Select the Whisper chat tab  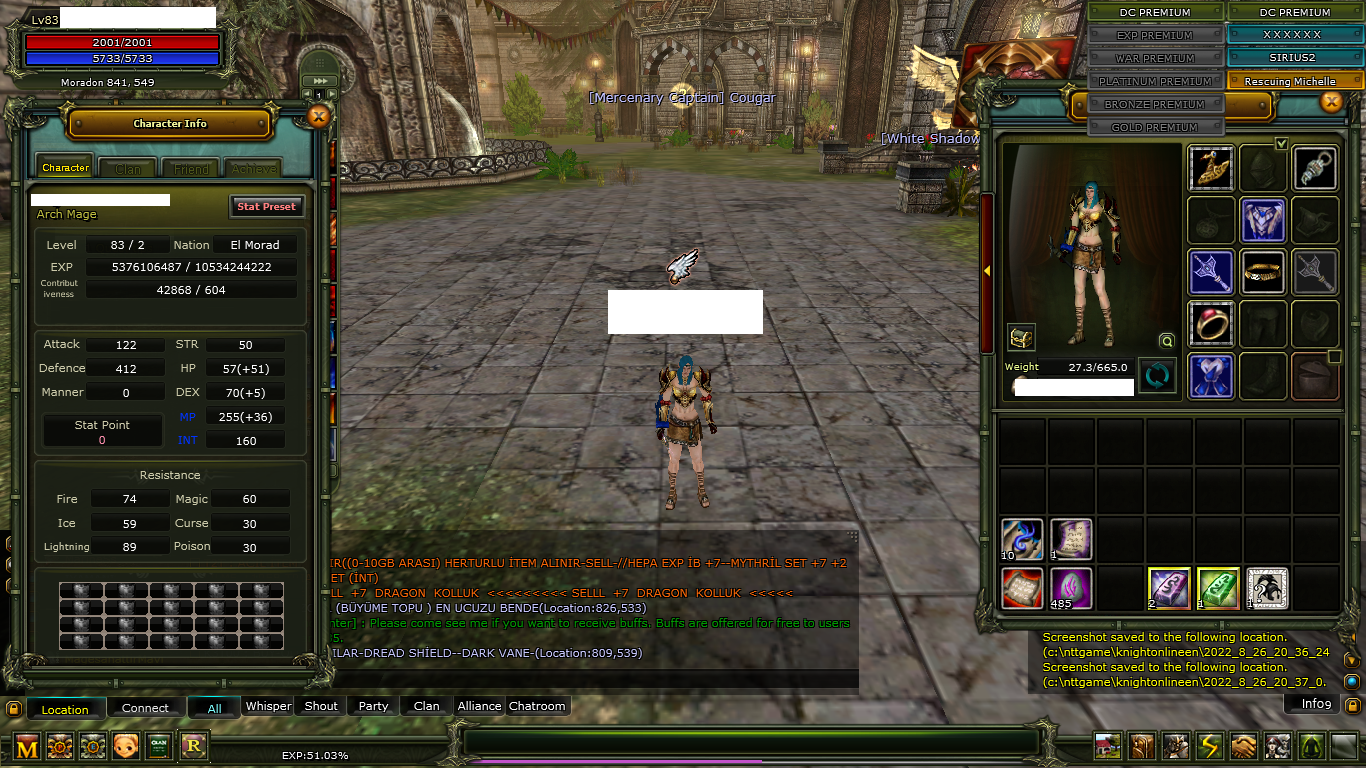pyautogui.click(x=267, y=706)
